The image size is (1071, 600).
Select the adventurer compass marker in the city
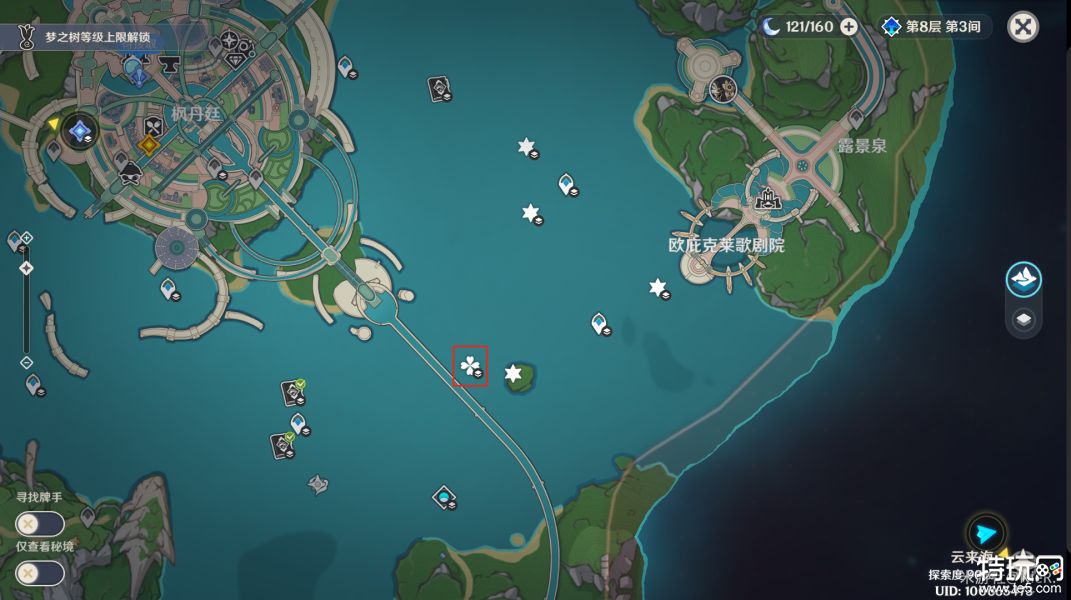[x=229, y=41]
